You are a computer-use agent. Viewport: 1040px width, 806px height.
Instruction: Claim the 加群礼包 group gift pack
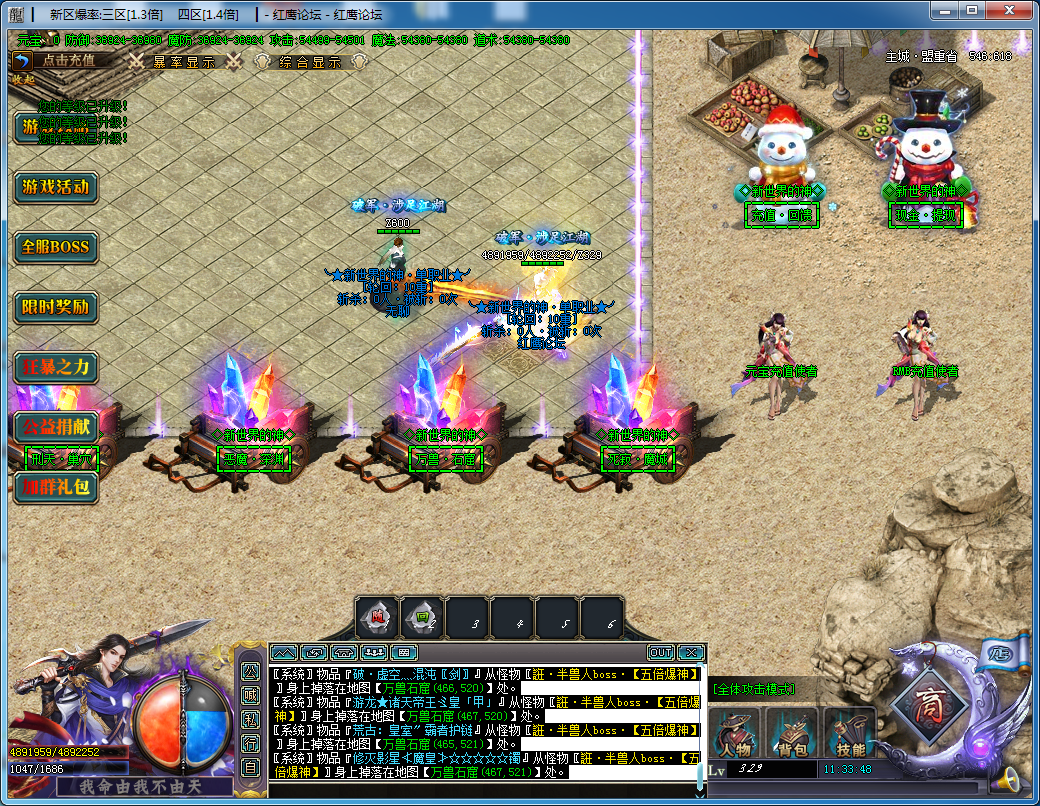56,488
